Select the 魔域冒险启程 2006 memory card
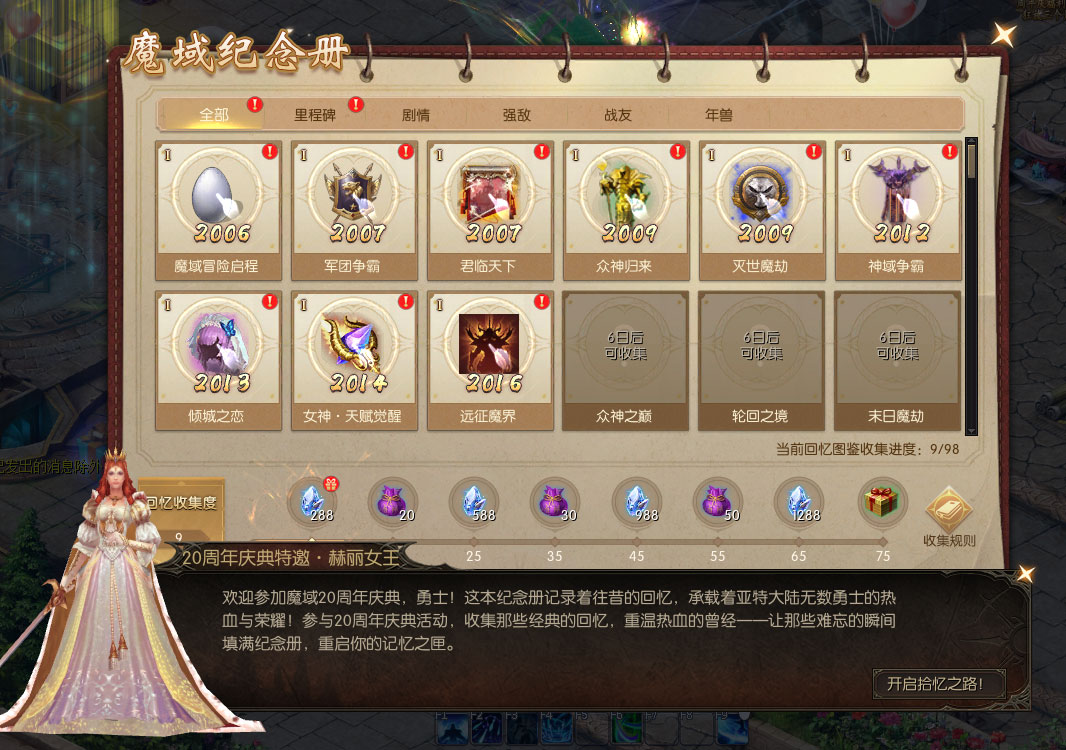The image size is (1066, 750). pos(218,209)
